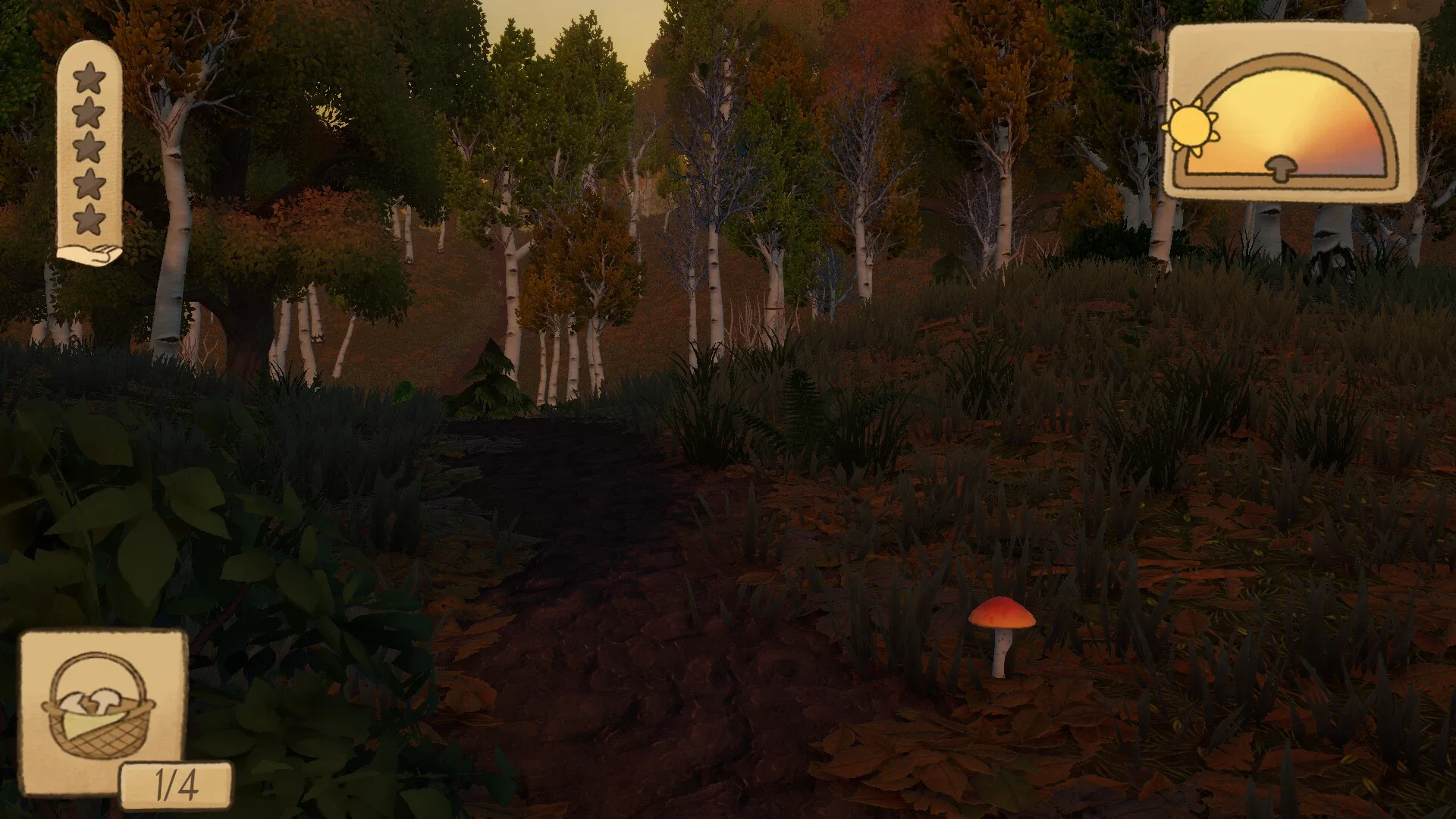Select the dirt path in the forest center
The width and height of the screenshot is (1456, 819).
click(607, 607)
